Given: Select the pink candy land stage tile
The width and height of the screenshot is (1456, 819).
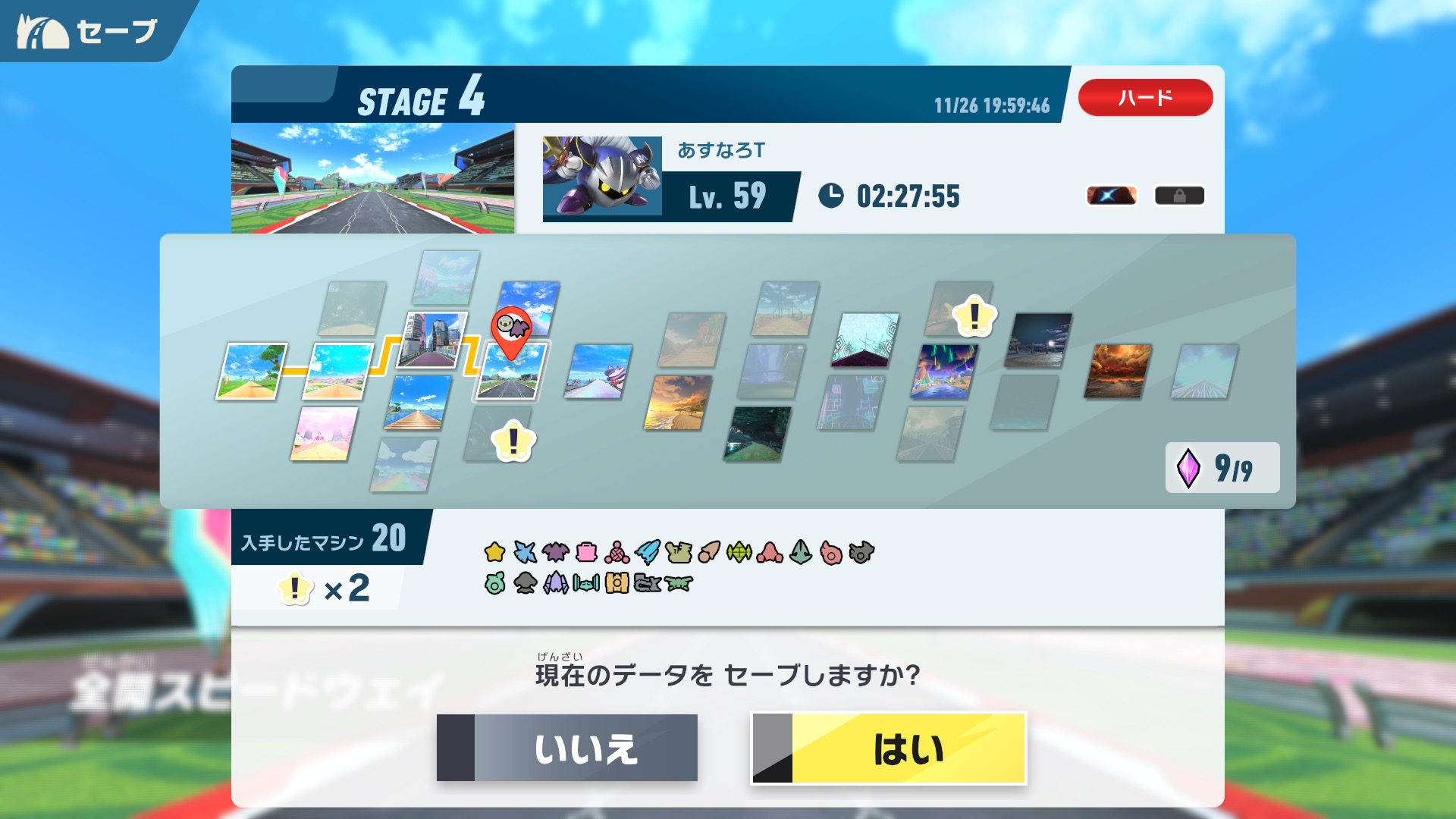Looking at the screenshot, I should [324, 434].
